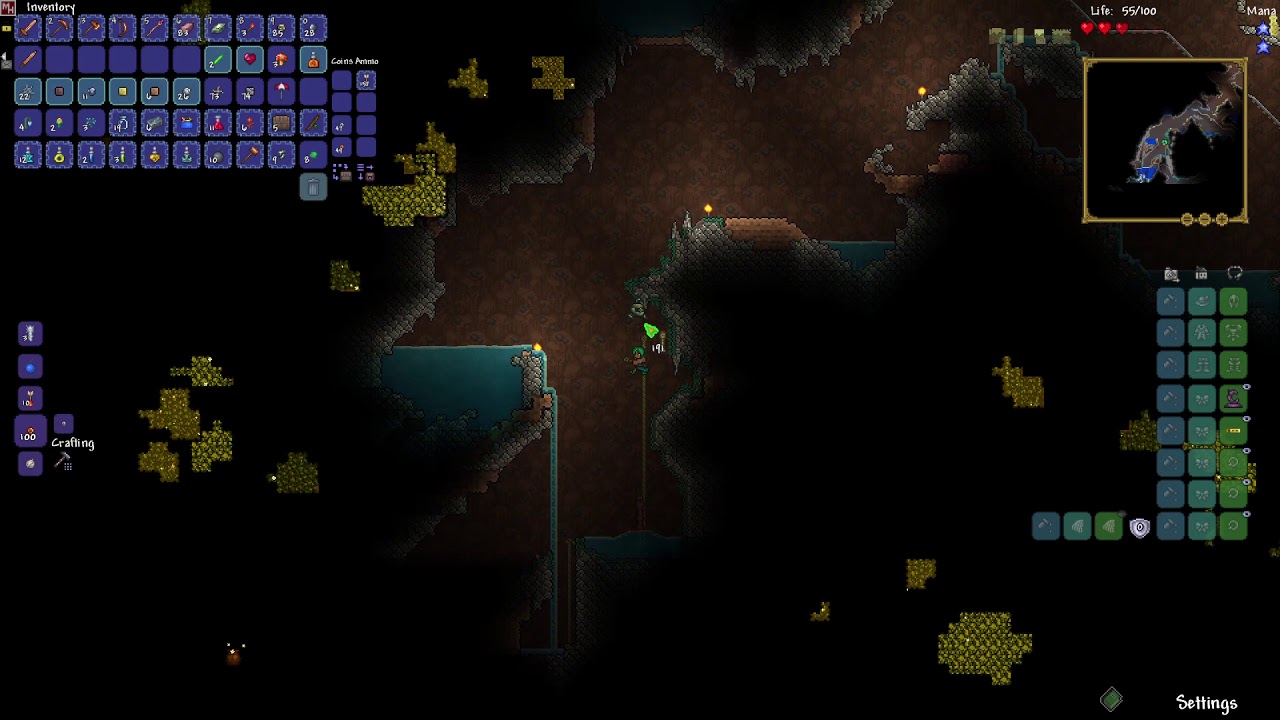Select the wooden hammer inventory slot
The height and width of the screenshot is (720, 1280).
point(250,156)
